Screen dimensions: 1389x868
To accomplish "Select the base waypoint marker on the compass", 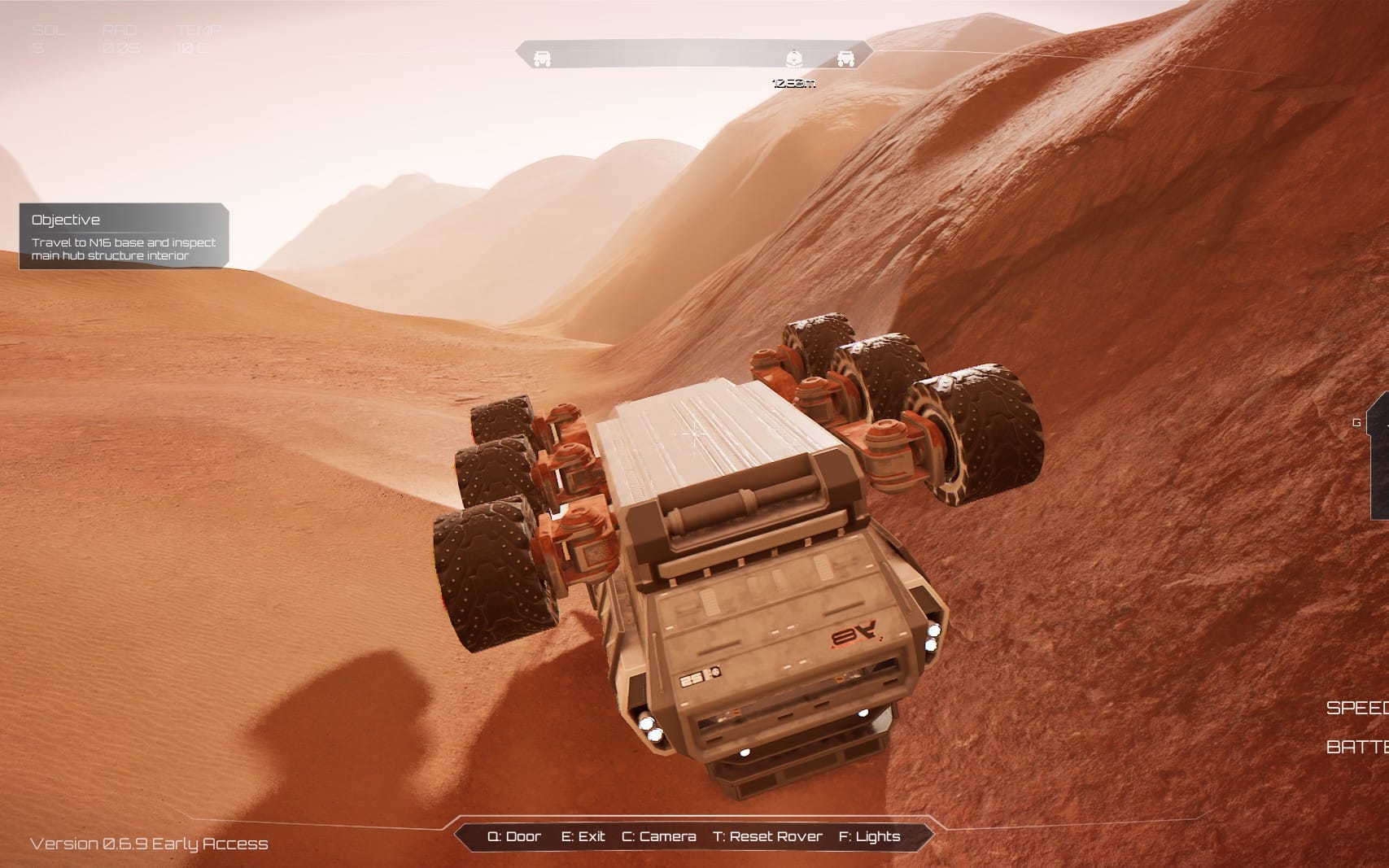I will (793, 59).
